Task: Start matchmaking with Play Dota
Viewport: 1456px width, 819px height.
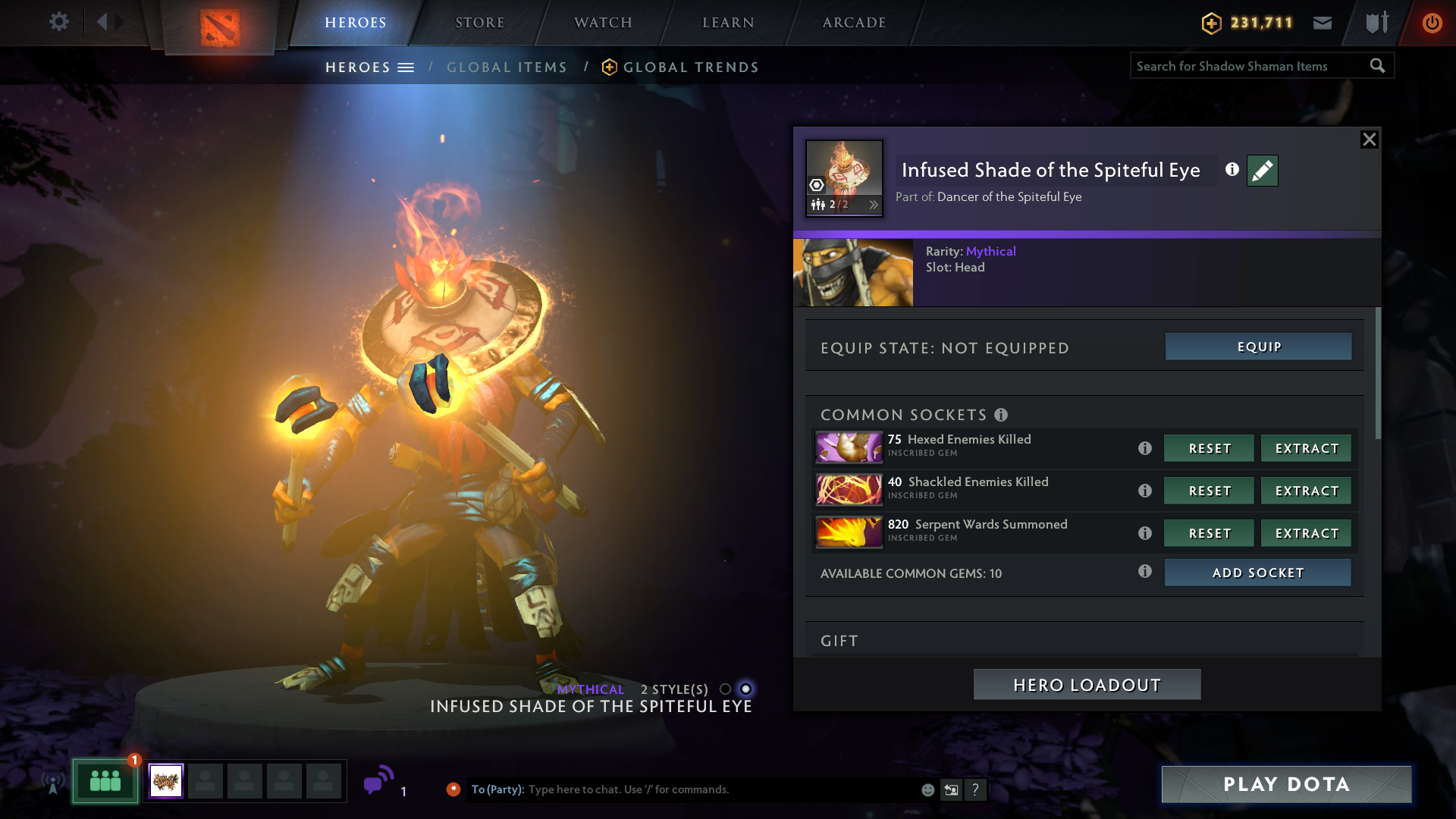Action: tap(1286, 784)
